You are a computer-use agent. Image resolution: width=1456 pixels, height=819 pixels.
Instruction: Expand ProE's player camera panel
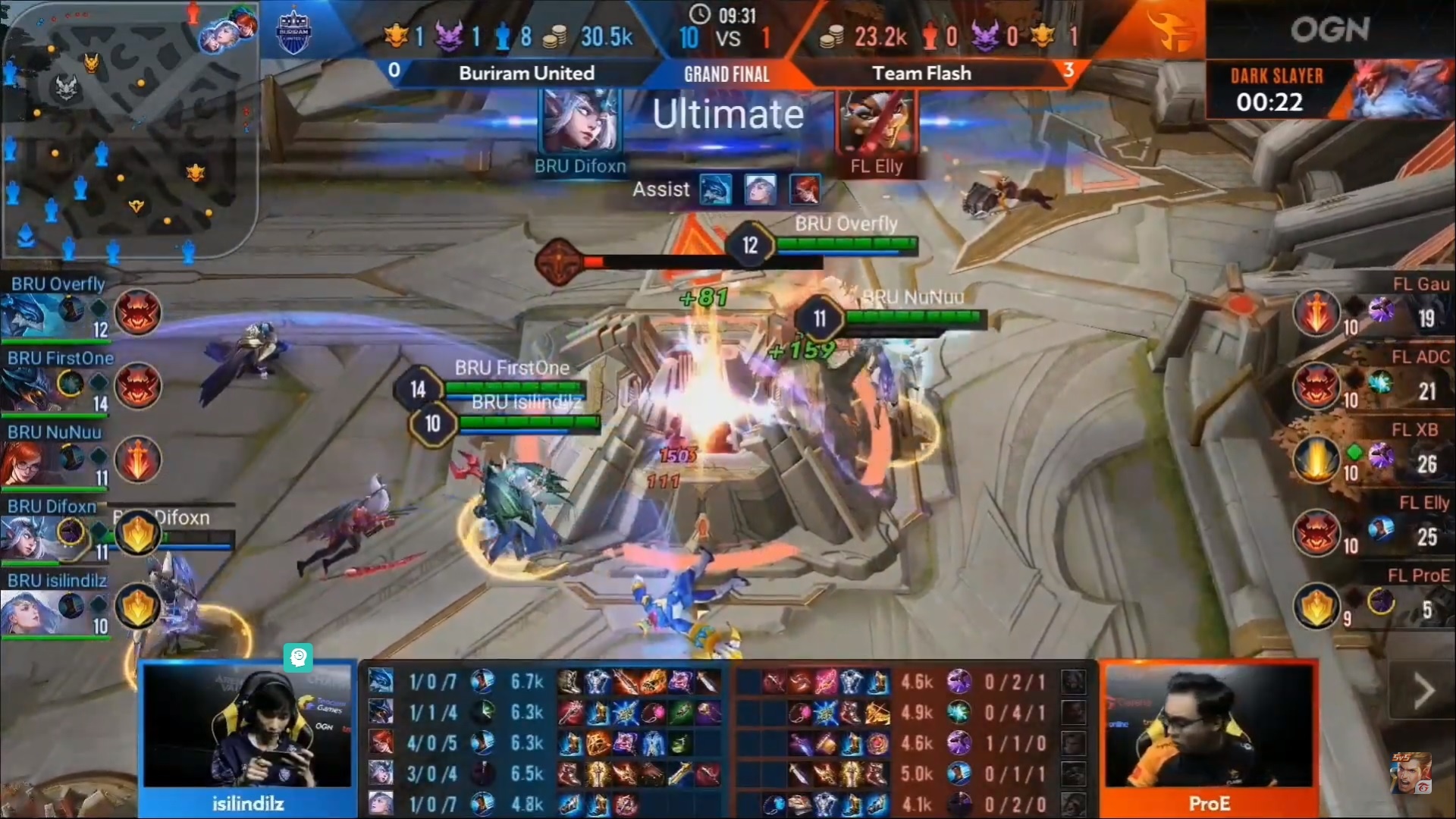tap(1209, 728)
